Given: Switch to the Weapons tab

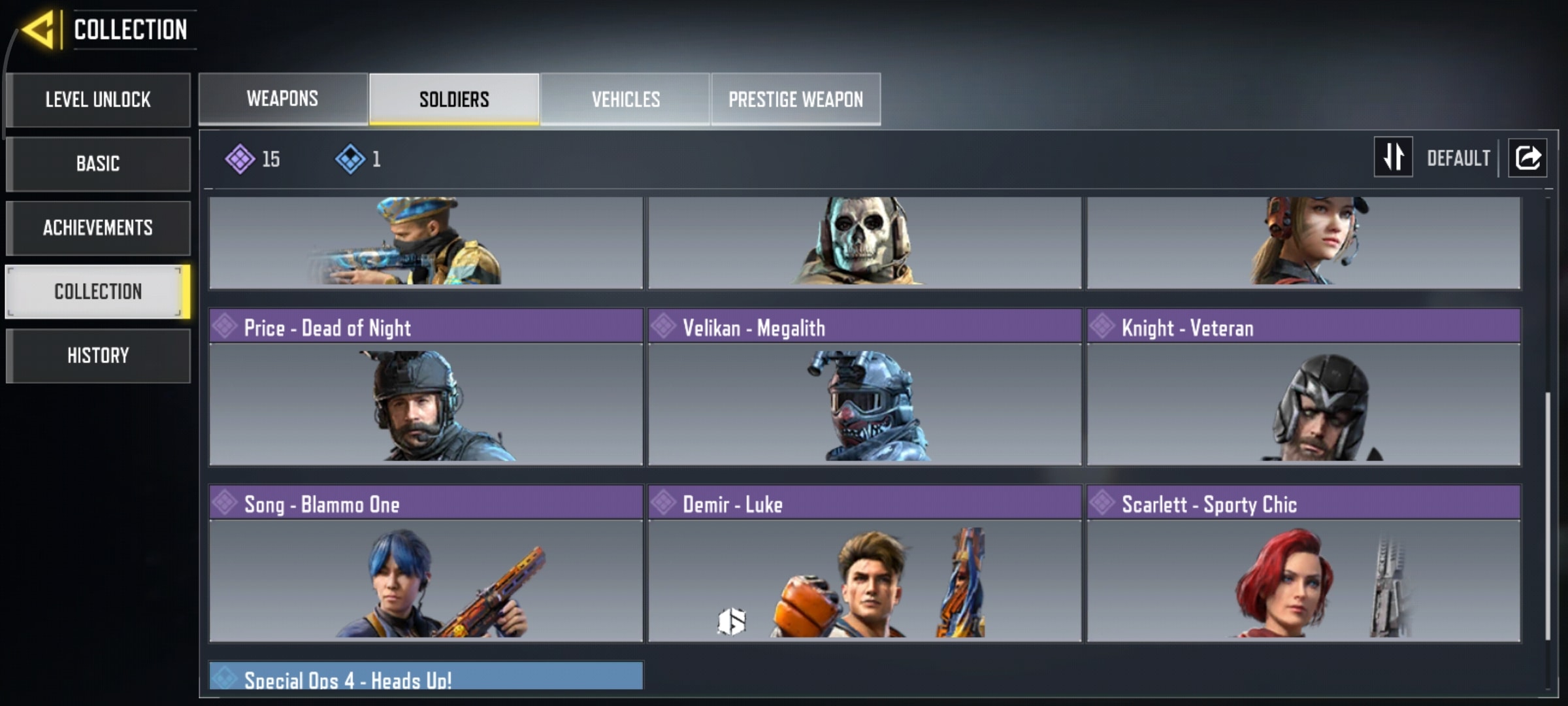Looking at the screenshot, I should (x=283, y=99).
